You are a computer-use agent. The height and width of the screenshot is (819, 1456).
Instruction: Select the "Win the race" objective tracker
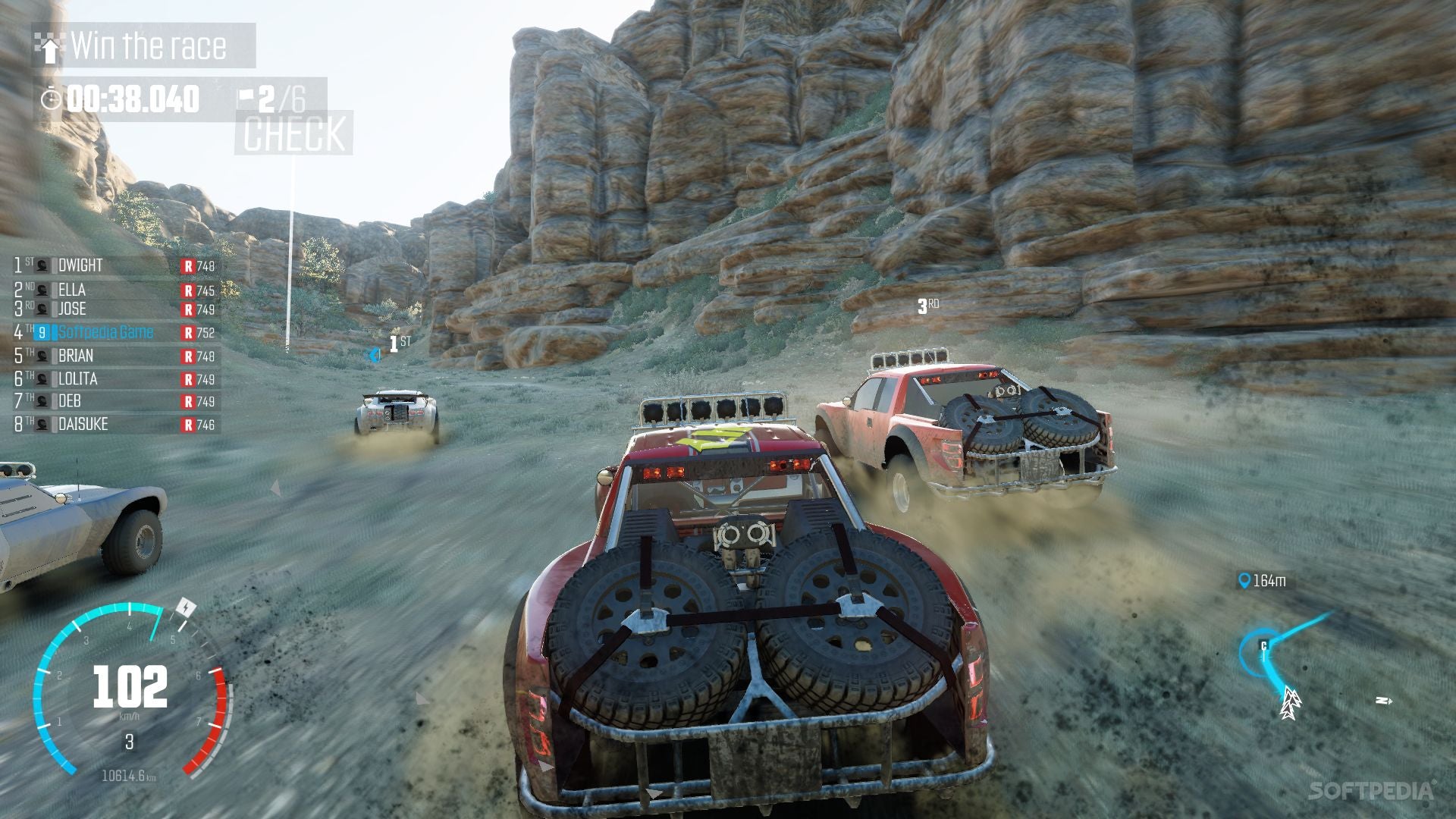click(144, 46)
